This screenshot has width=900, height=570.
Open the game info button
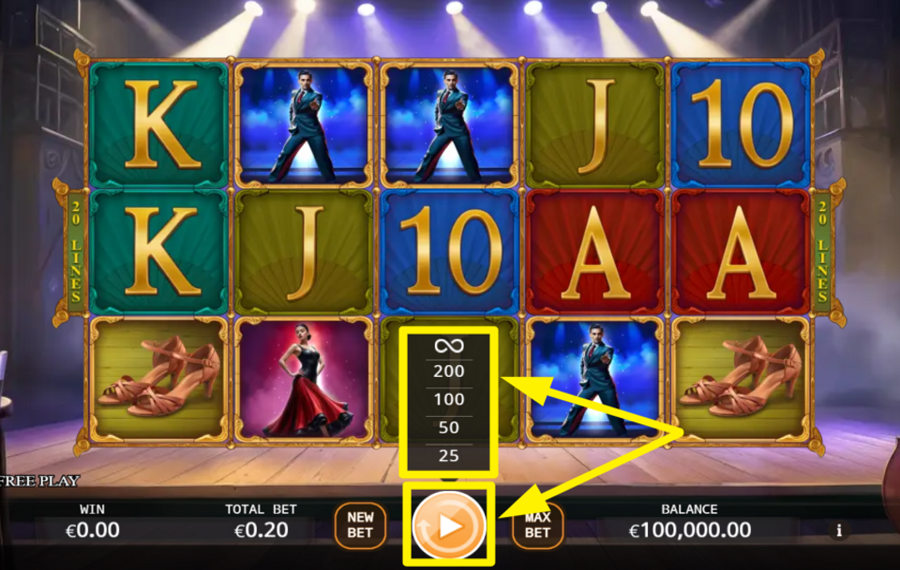point(839,531)
